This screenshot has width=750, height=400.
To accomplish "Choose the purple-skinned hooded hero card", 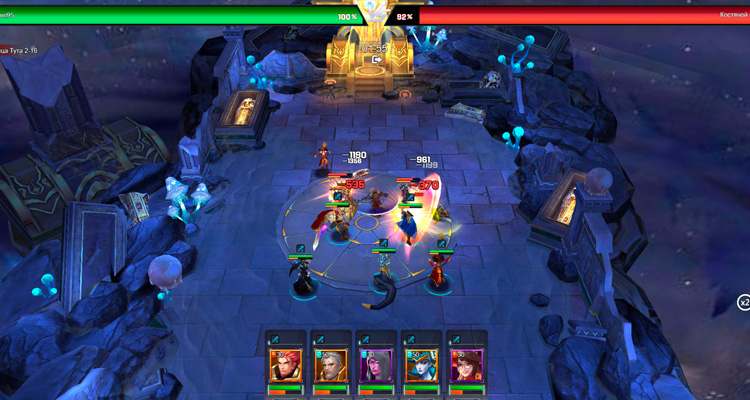I will point(376,365).
